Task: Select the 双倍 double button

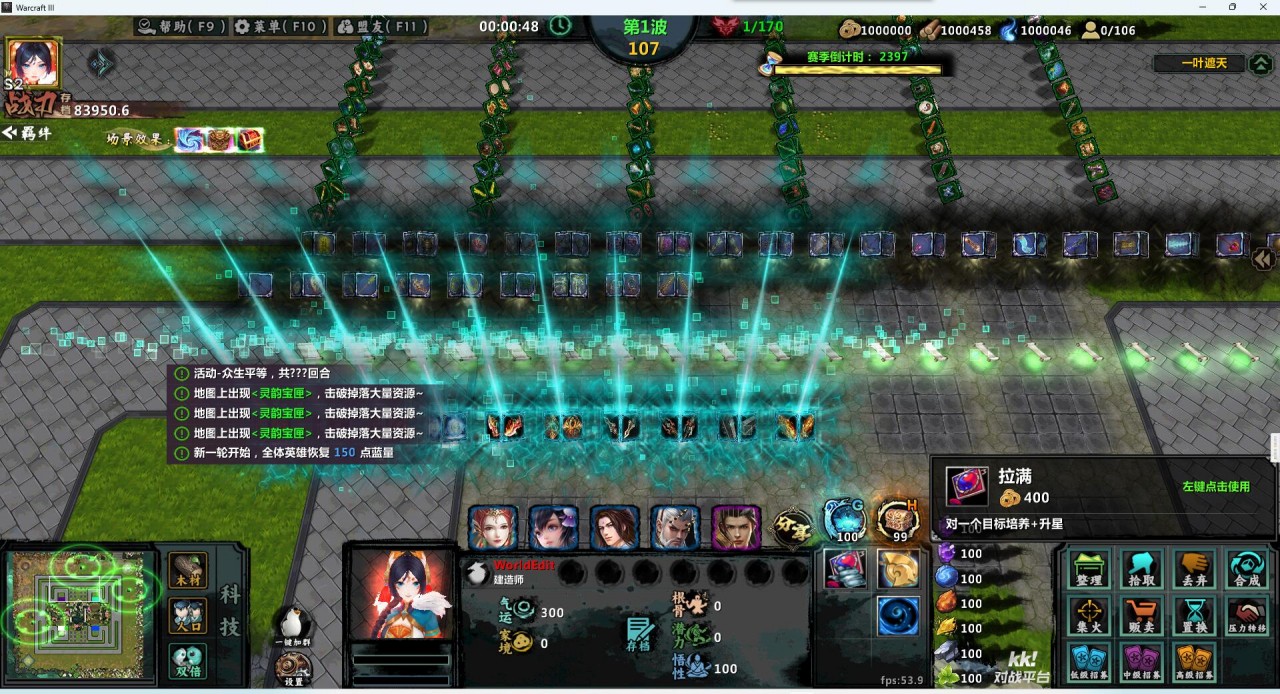Action: (x=188, y=659)
